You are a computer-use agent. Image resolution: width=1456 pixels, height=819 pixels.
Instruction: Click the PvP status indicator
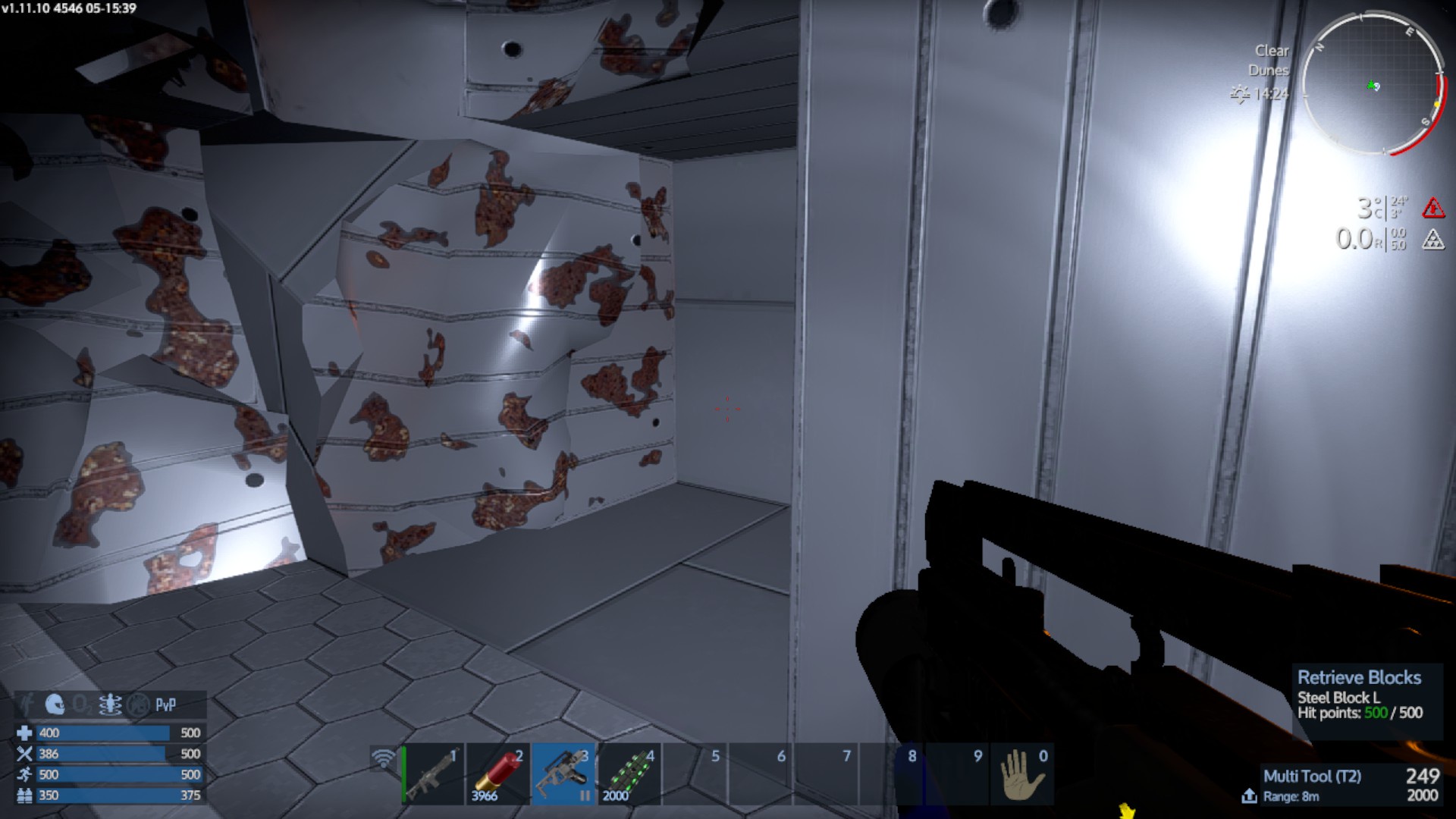coord(166,704)
